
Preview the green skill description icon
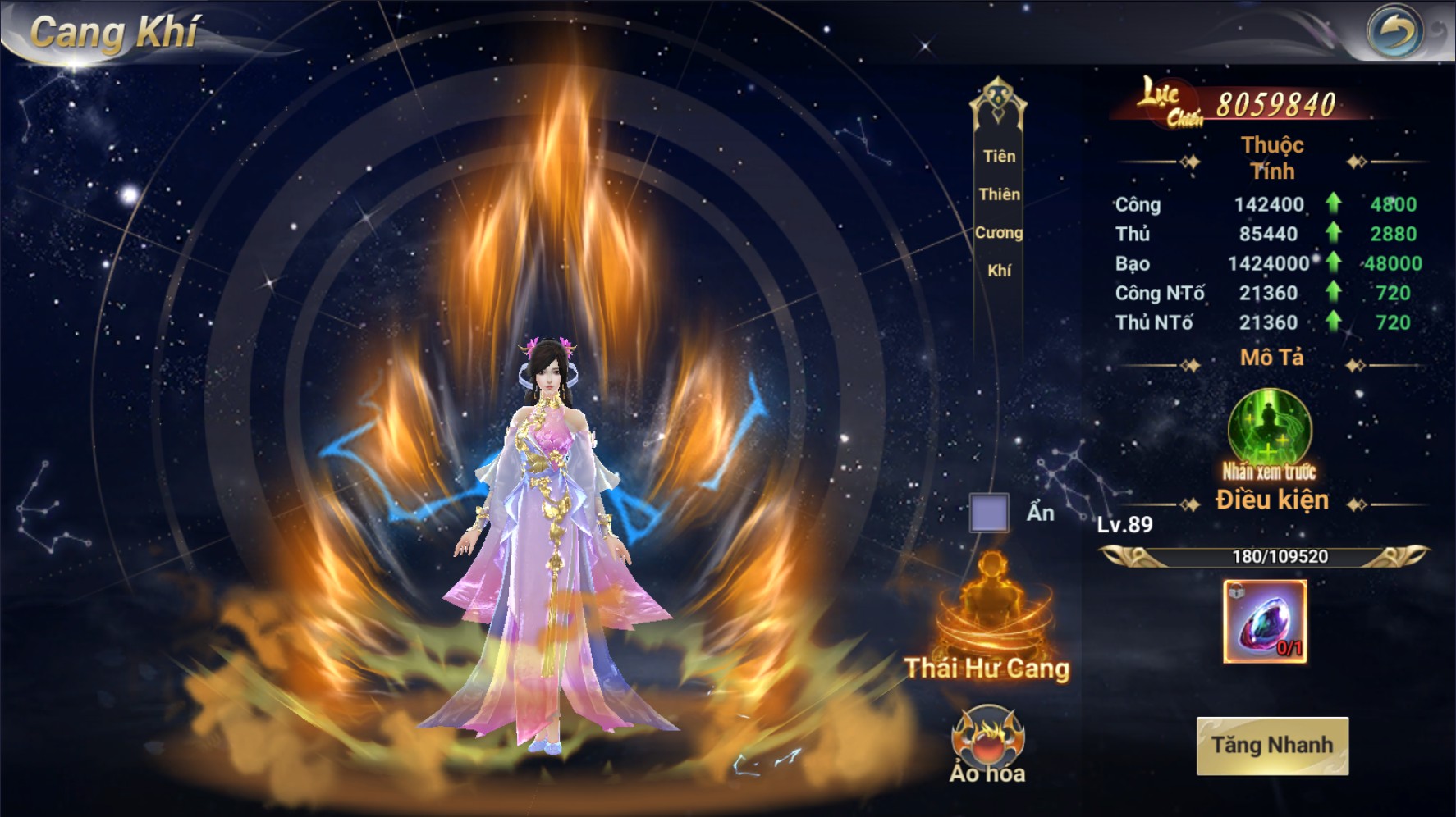1270,430
